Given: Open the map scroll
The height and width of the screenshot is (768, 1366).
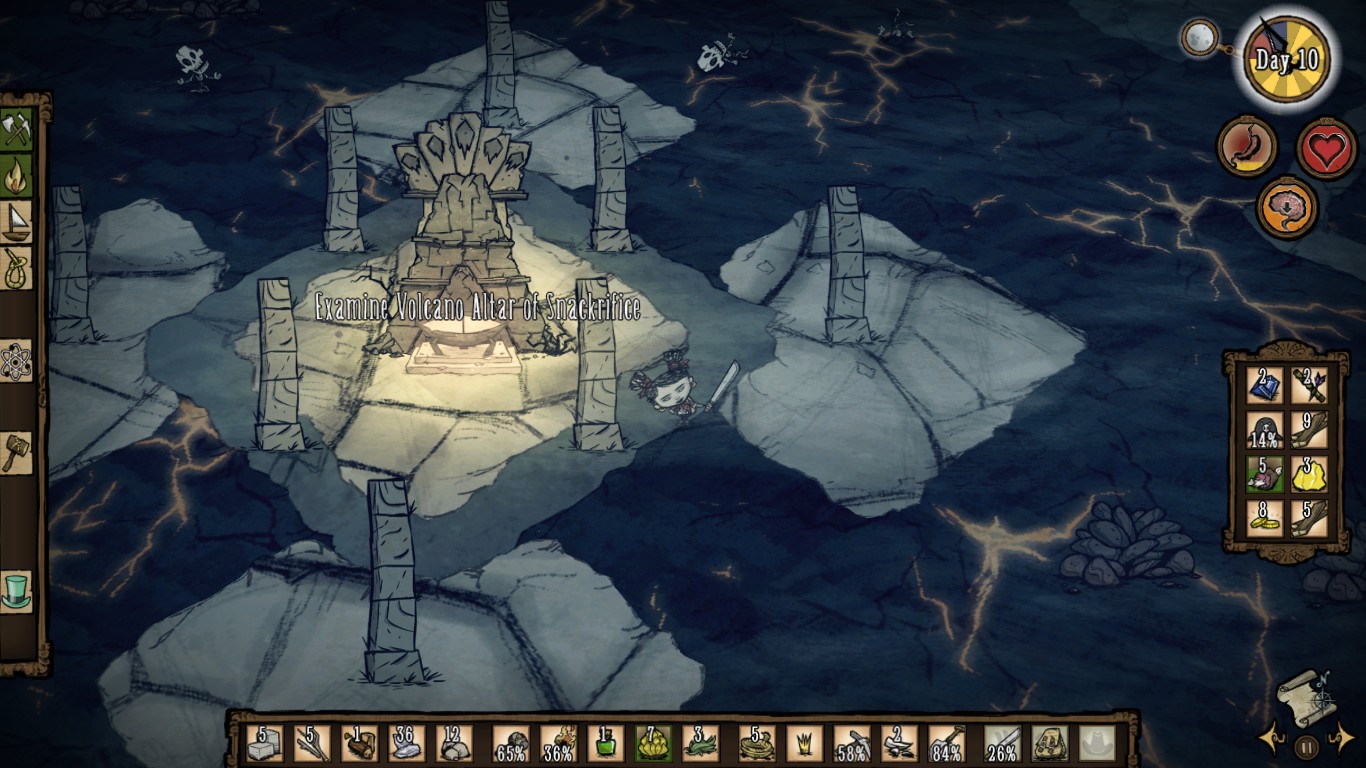Looking at the screenshot, I should [x=1304, y=691].
